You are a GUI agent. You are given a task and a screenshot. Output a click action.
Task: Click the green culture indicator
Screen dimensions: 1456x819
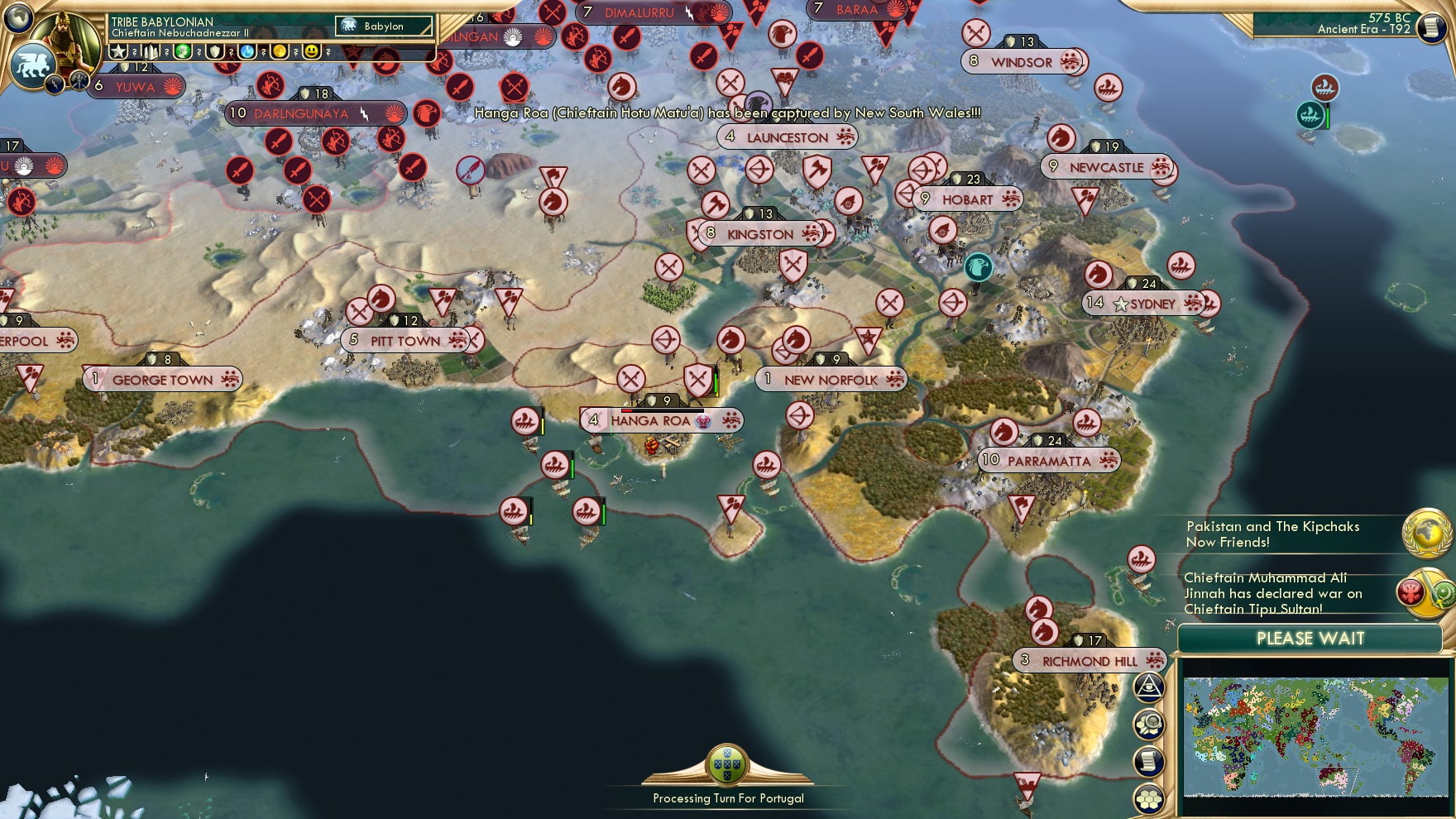click(183, 51)
